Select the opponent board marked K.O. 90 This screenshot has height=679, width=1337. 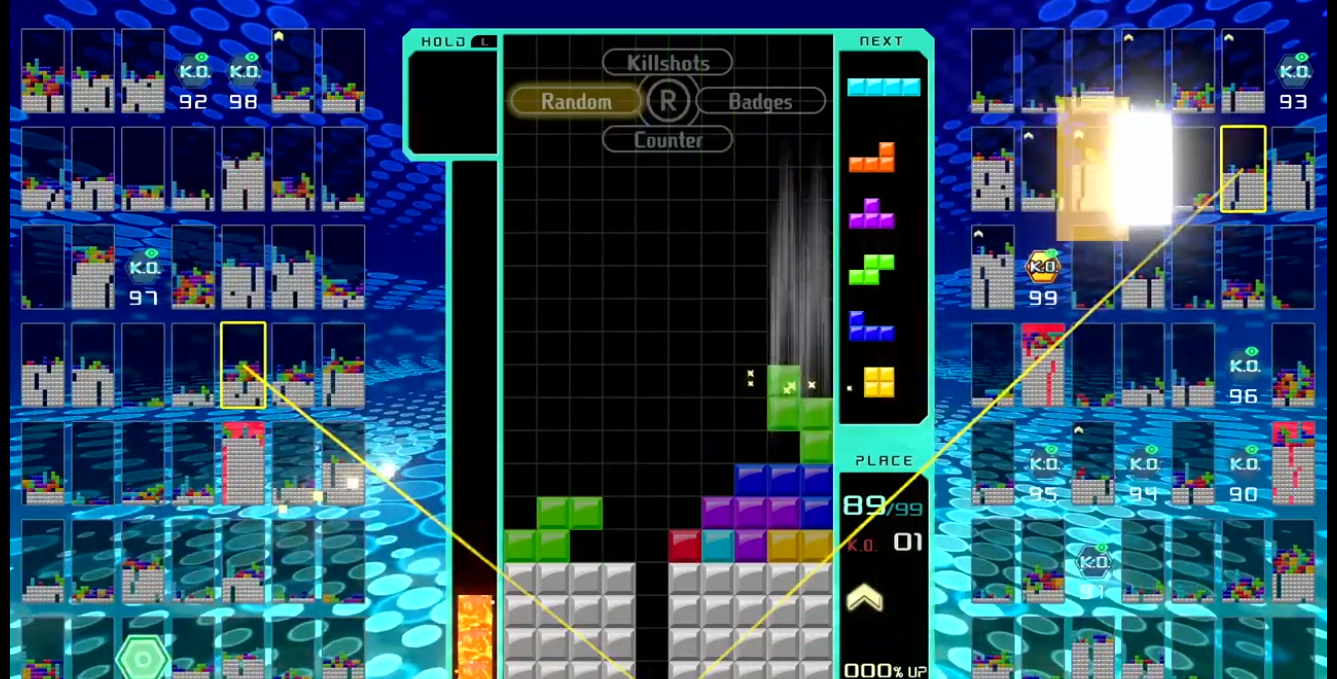pyautogui.click(x=1243, y=463)
